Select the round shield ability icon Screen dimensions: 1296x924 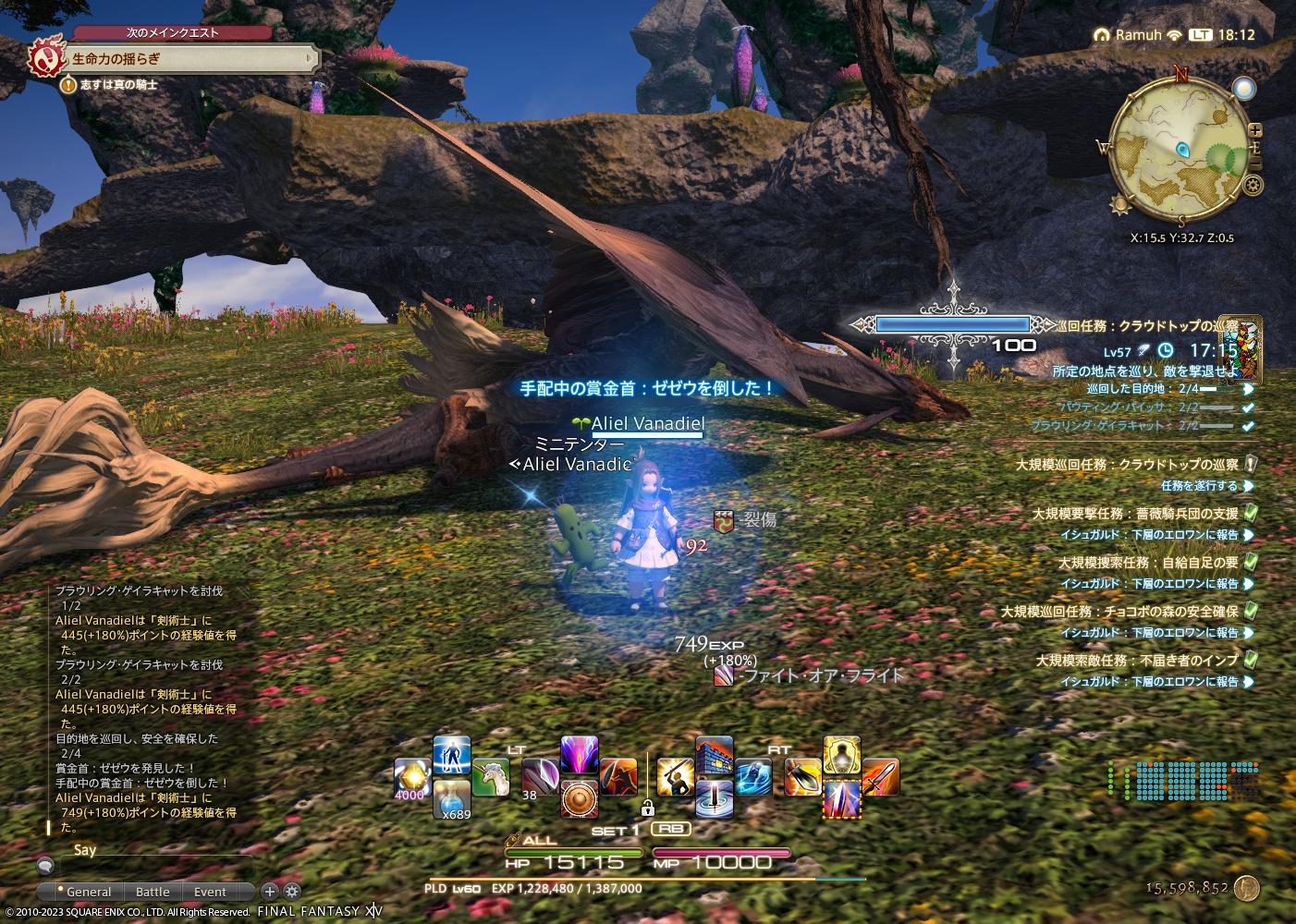click(578, 798)
